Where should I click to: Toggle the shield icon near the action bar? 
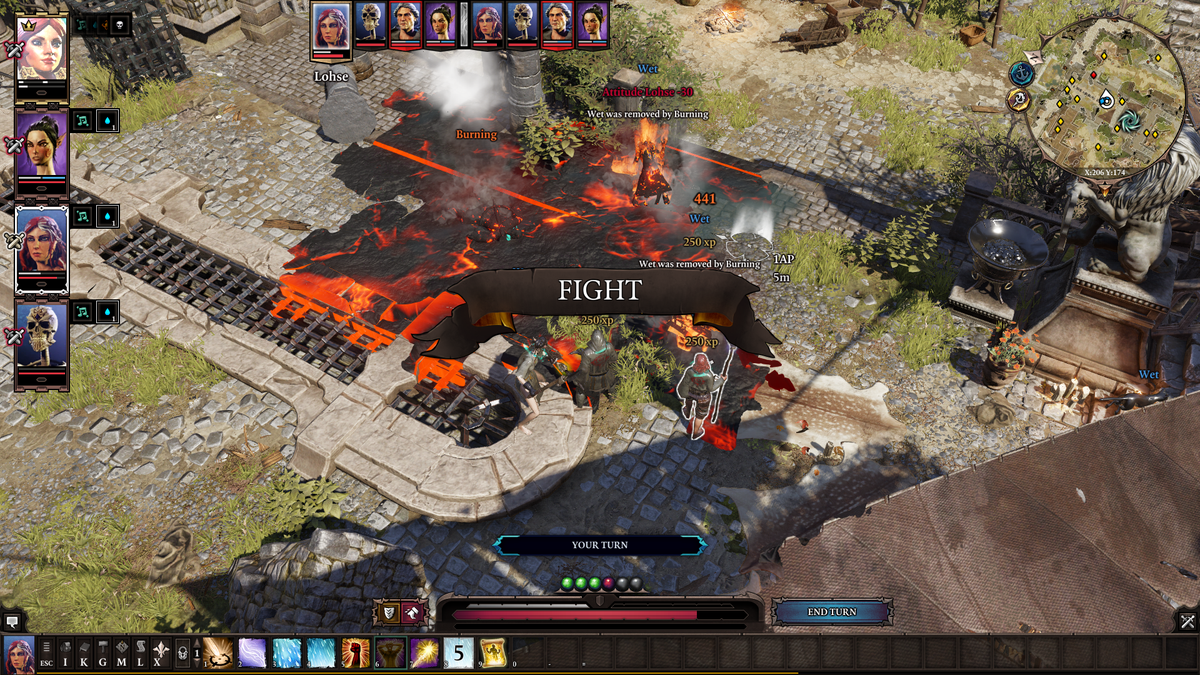point(387,612)
